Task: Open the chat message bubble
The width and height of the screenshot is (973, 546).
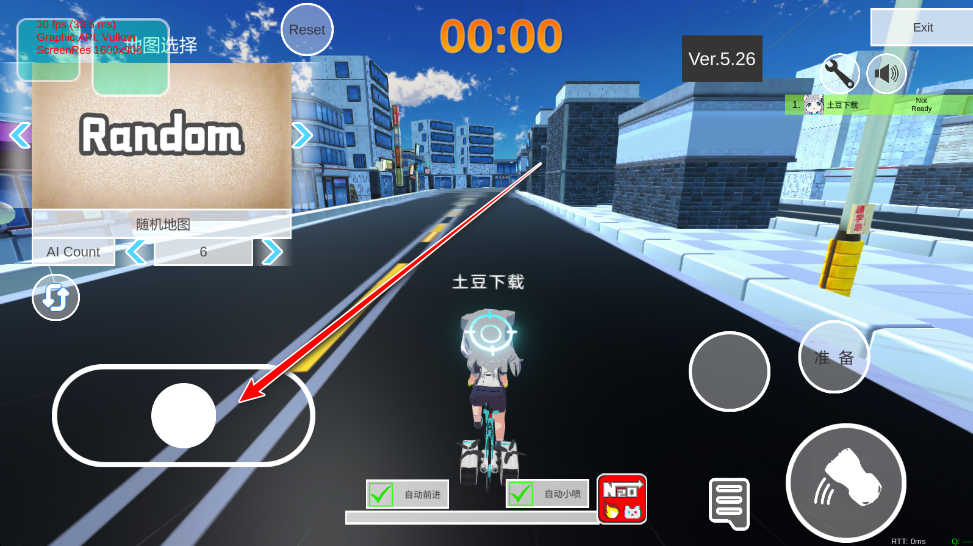Action: (x=729, y=502)
